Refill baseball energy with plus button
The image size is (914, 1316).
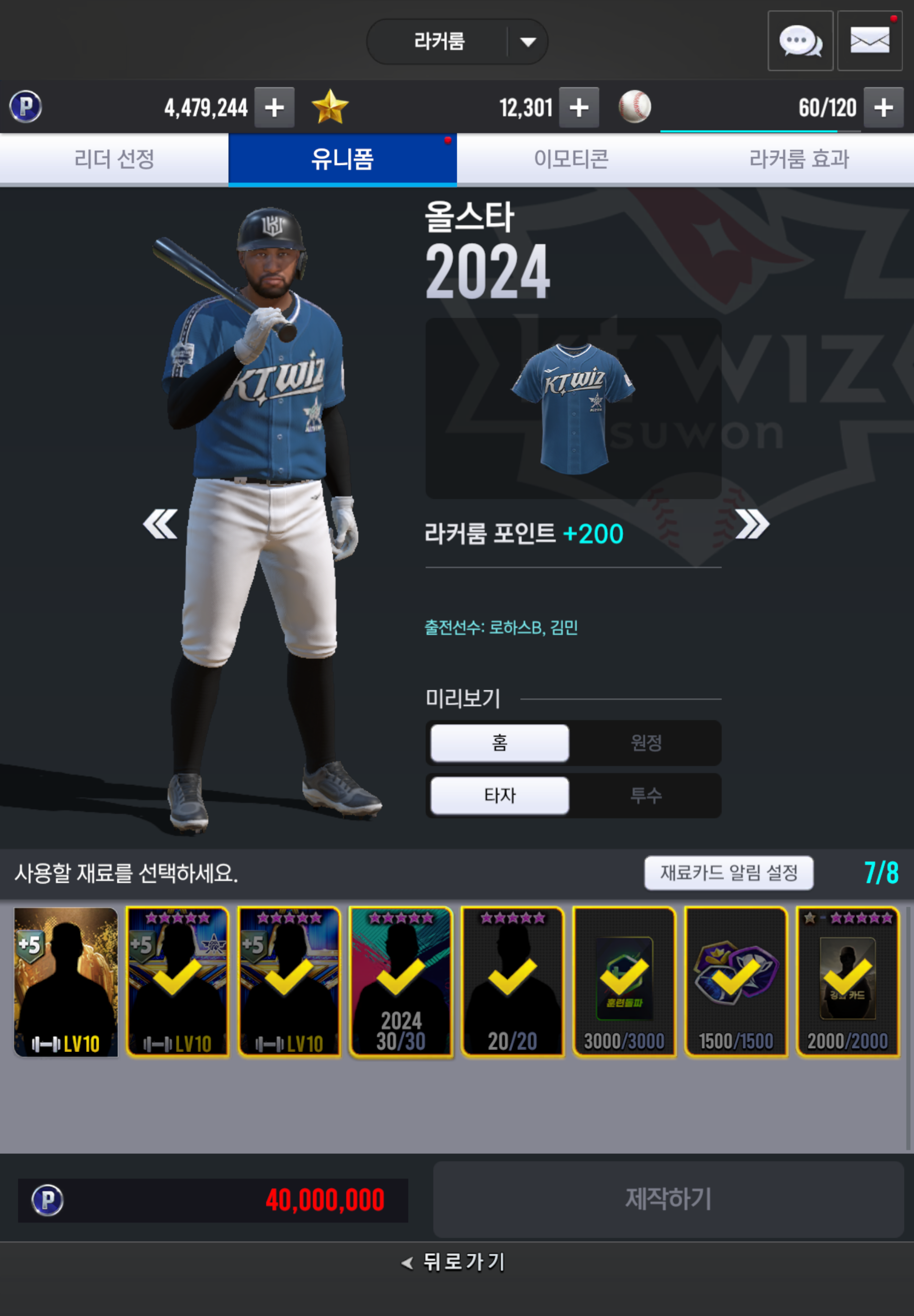click(x=883, y=108)
